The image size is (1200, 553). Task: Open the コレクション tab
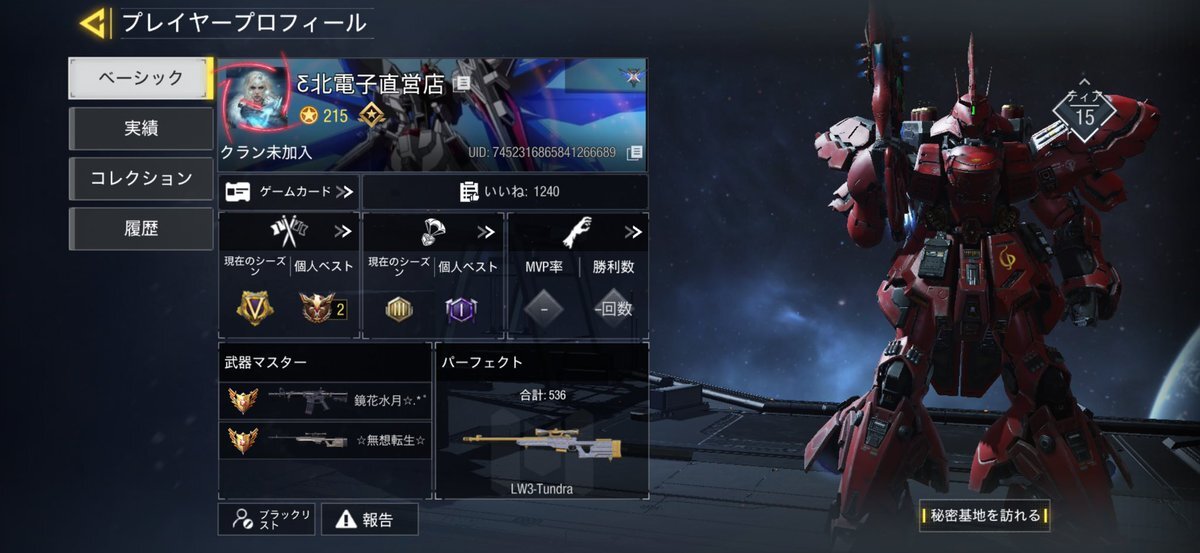coord(140,178)
